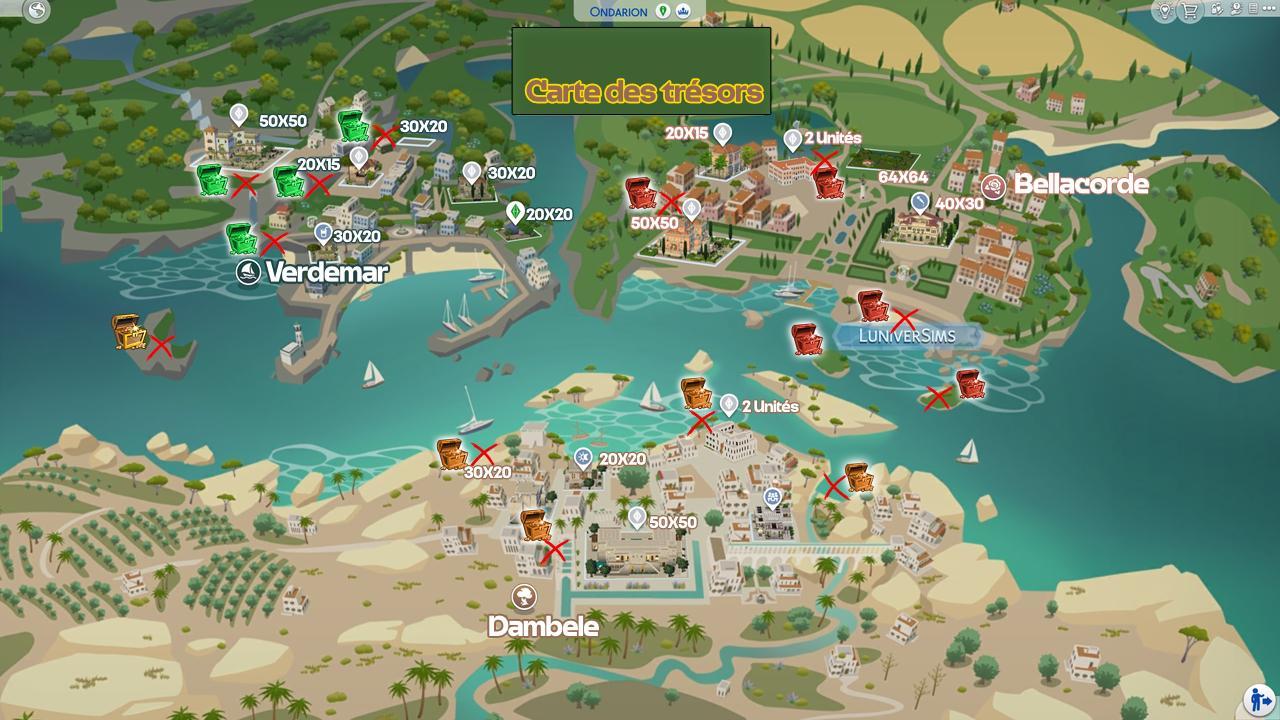Select the 50X50 lot pin in Verdemar
This screenshot has height=720, width=1280.
click(238, 115)
